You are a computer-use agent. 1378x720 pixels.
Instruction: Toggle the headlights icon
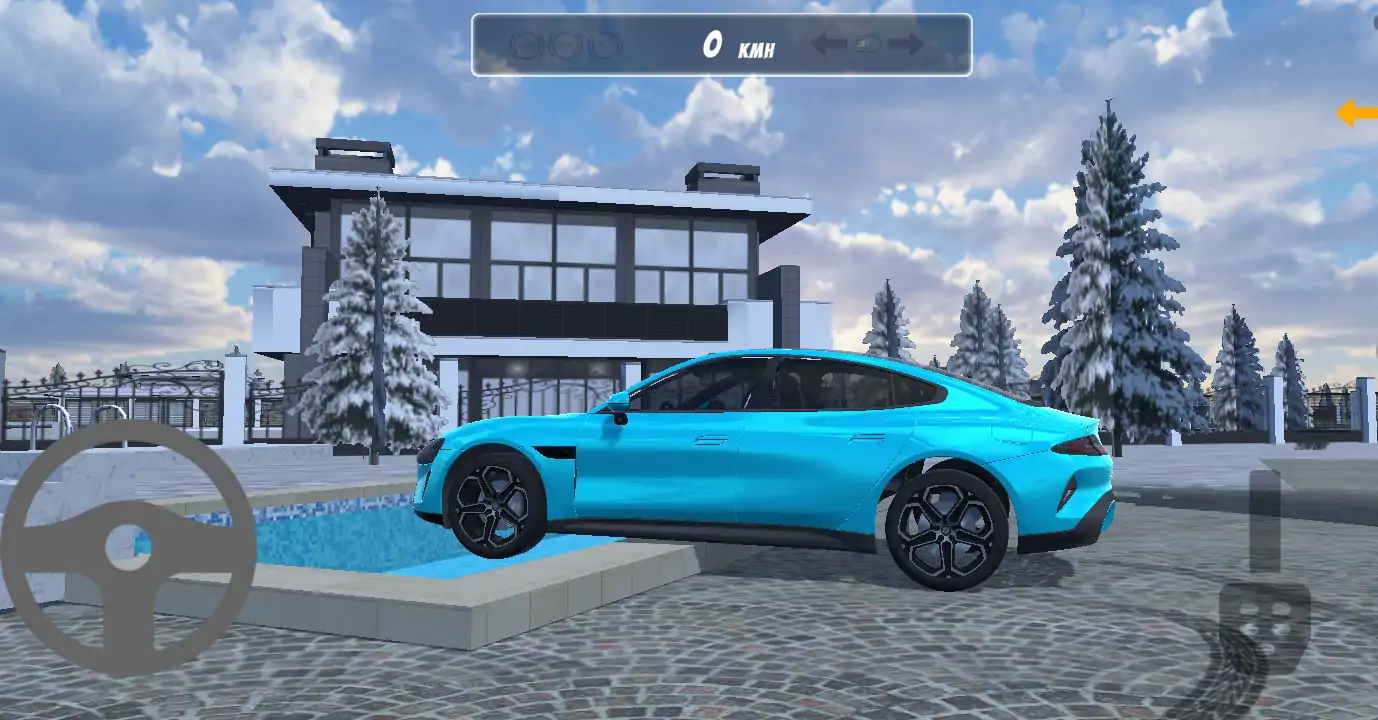tap(868, 45)
